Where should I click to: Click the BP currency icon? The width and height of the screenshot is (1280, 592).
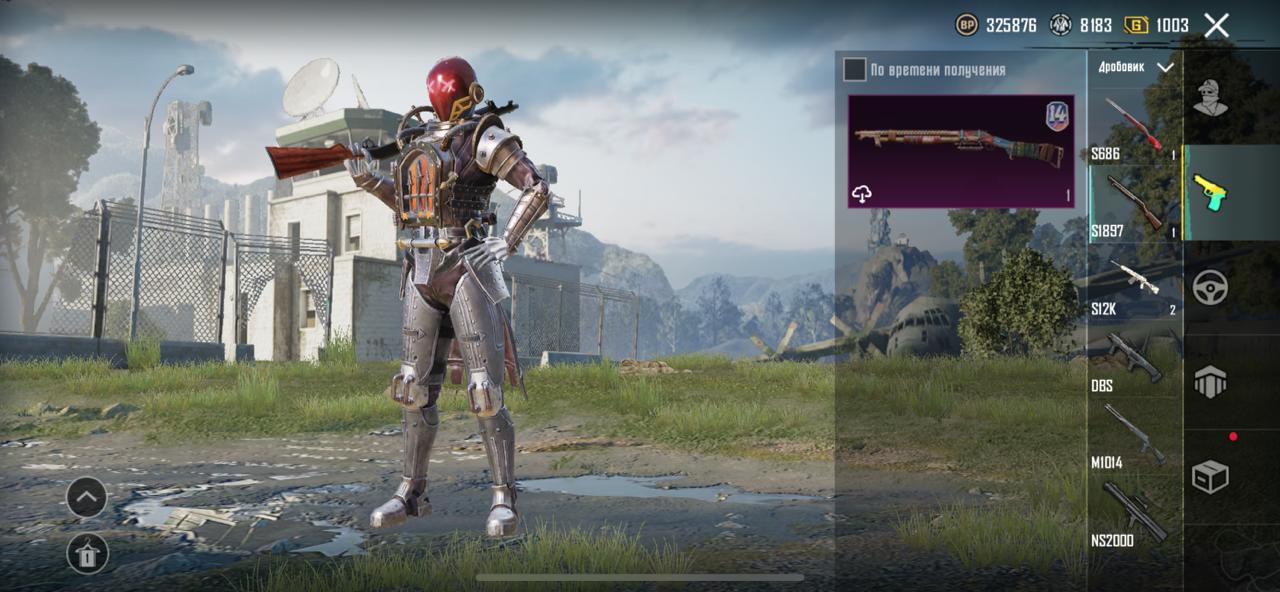coord(967,25)
